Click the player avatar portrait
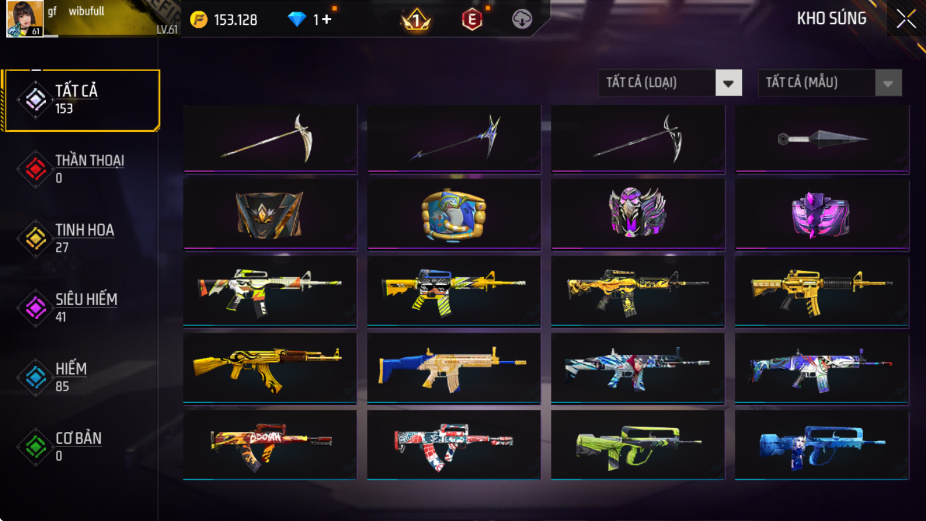Viewport: 926px width, 521px height. [24, 19]
